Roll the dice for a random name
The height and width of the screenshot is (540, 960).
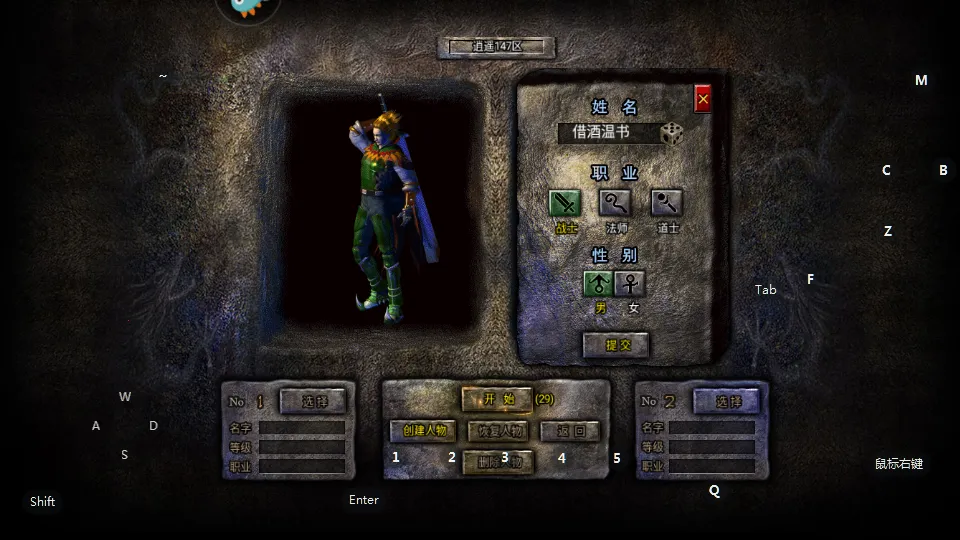click(x=673, y=133)
